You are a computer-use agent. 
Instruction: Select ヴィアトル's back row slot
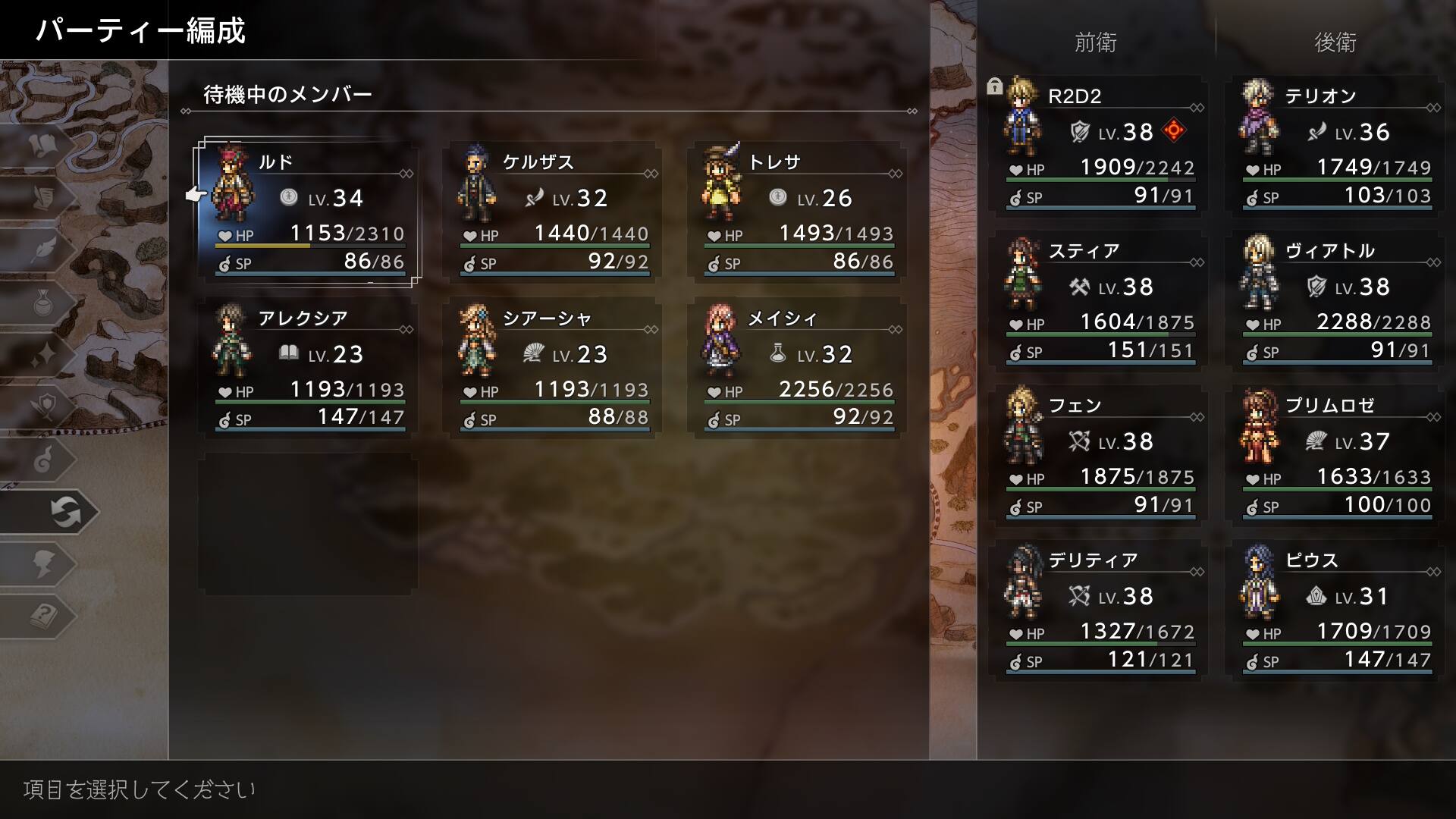1336,299
